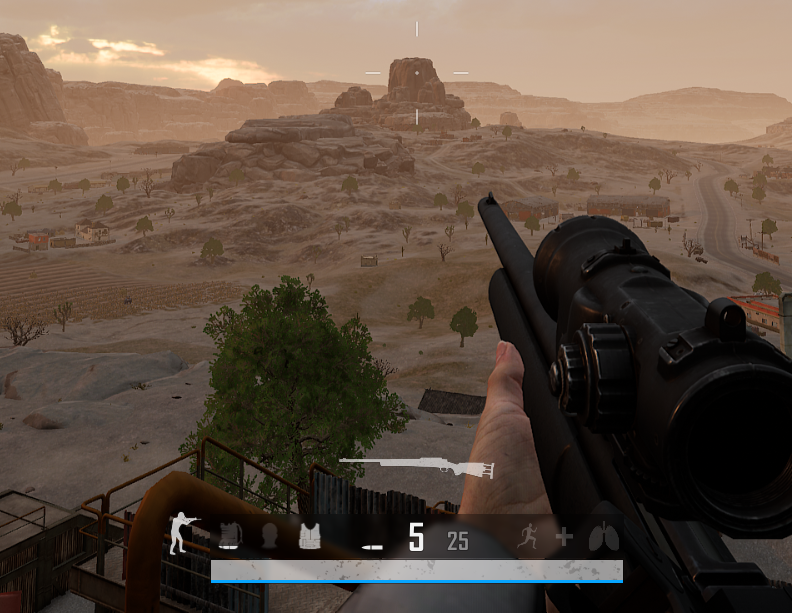
Task: Click the plus-shaped healing icon
Action: [564, 538]
